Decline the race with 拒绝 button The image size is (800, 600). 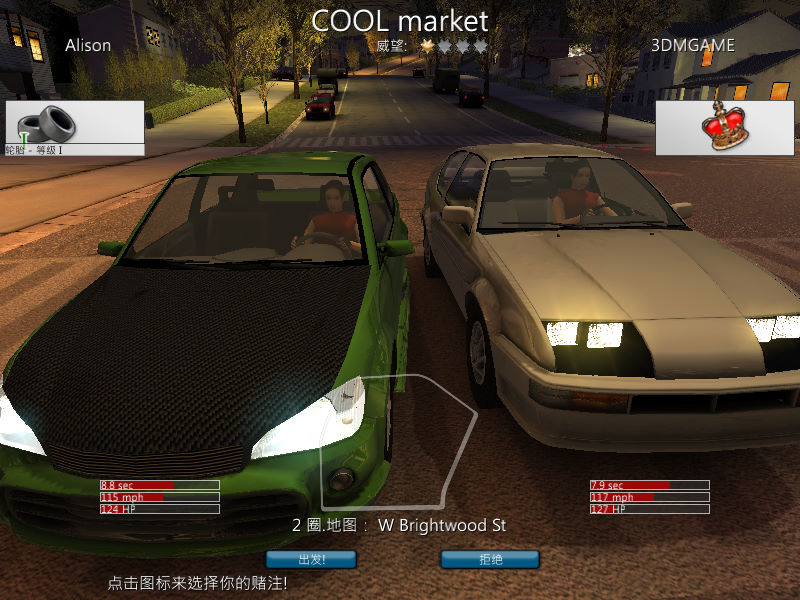coord(490,559)
